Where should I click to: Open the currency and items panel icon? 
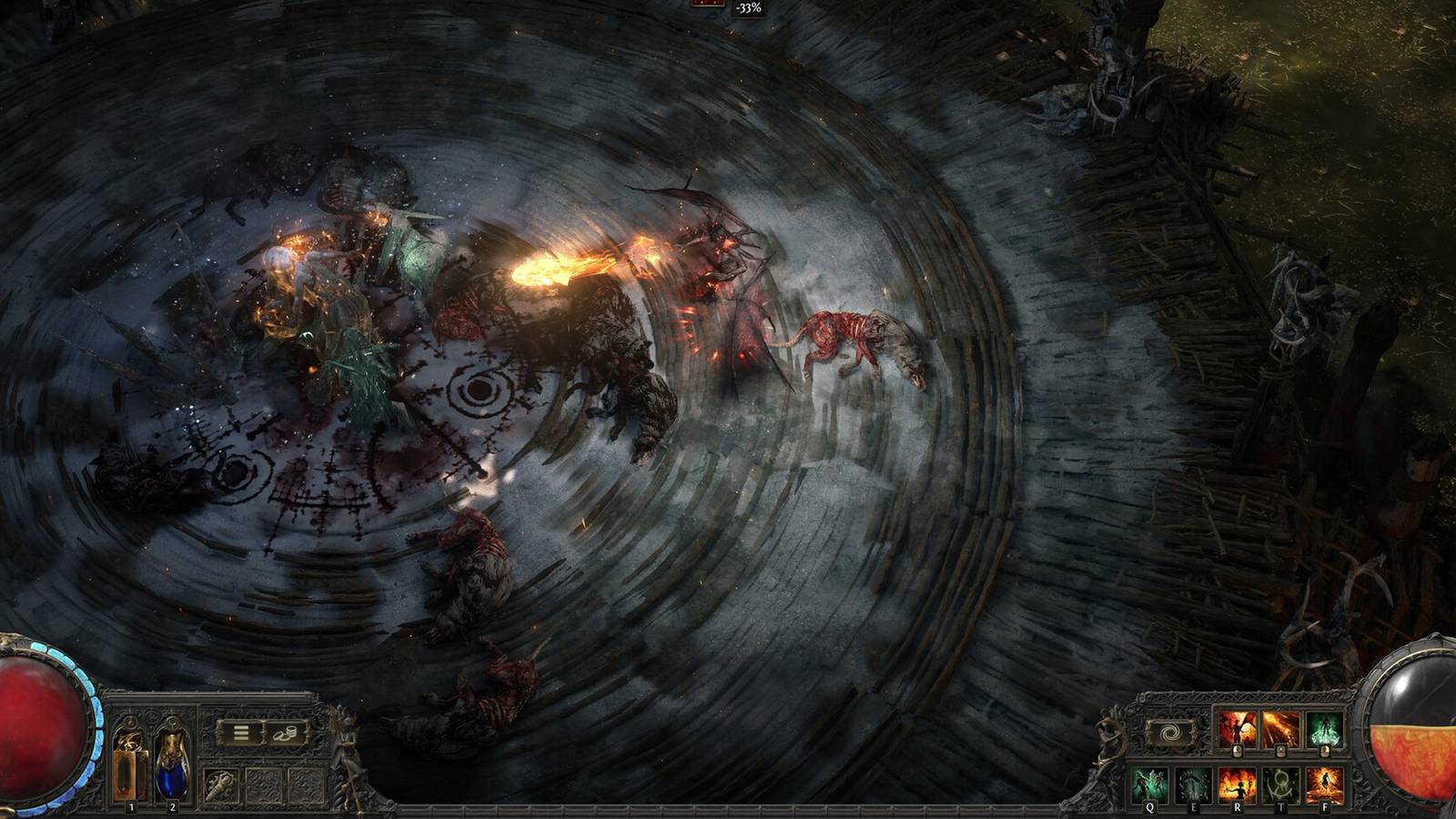(x=285, y=734)
